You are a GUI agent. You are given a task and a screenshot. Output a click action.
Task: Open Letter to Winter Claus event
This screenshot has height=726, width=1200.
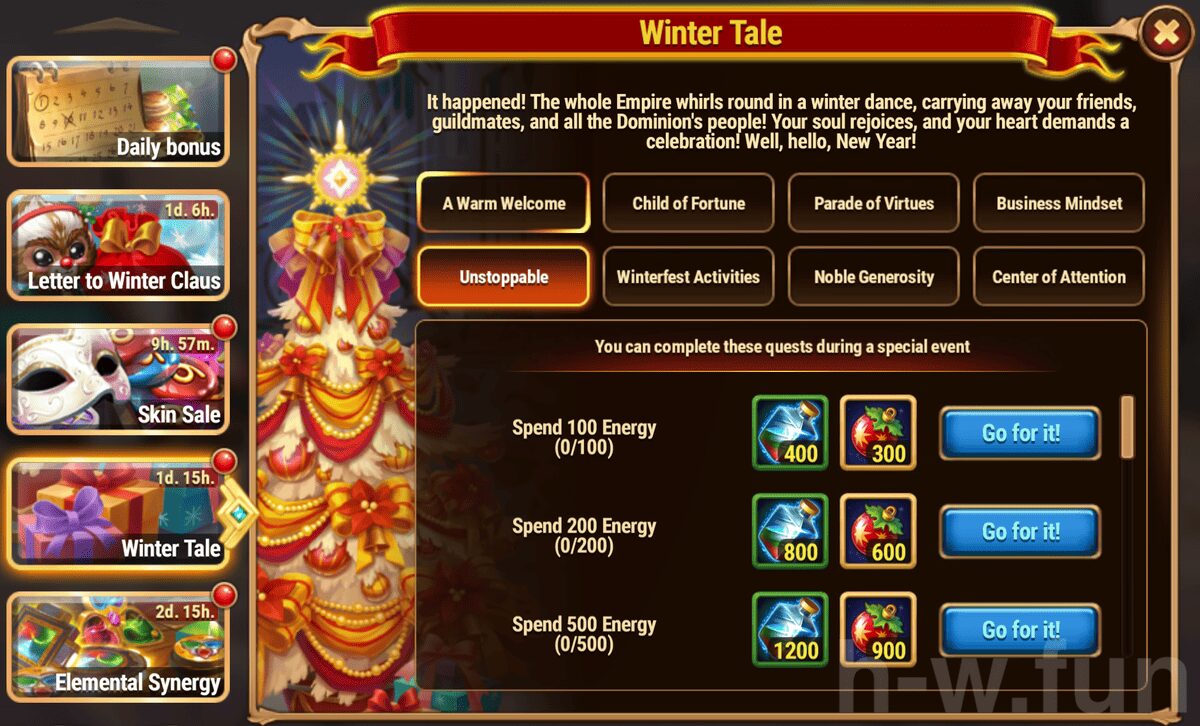[x=118, y=245]
